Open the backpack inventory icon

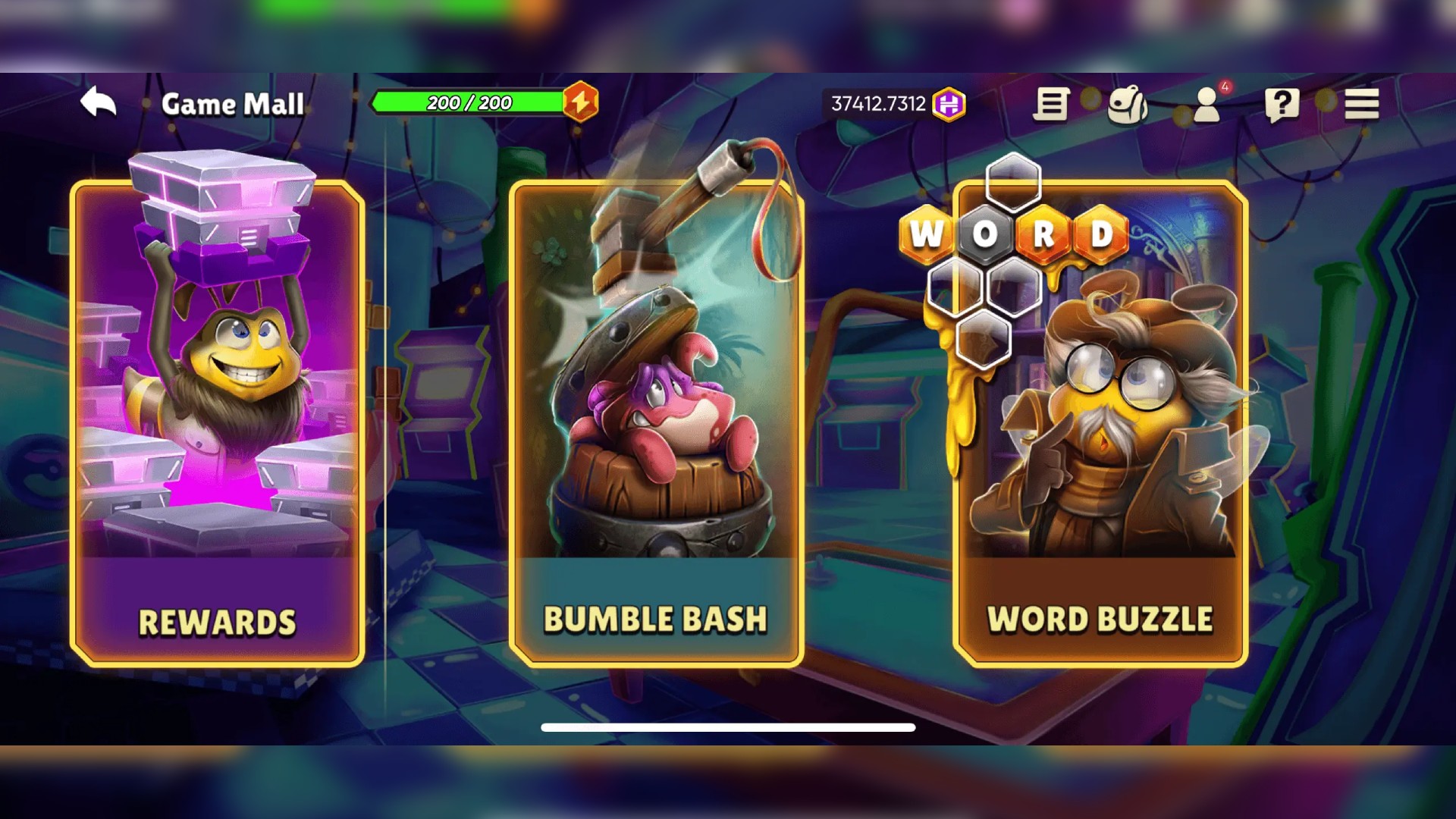1128,105
